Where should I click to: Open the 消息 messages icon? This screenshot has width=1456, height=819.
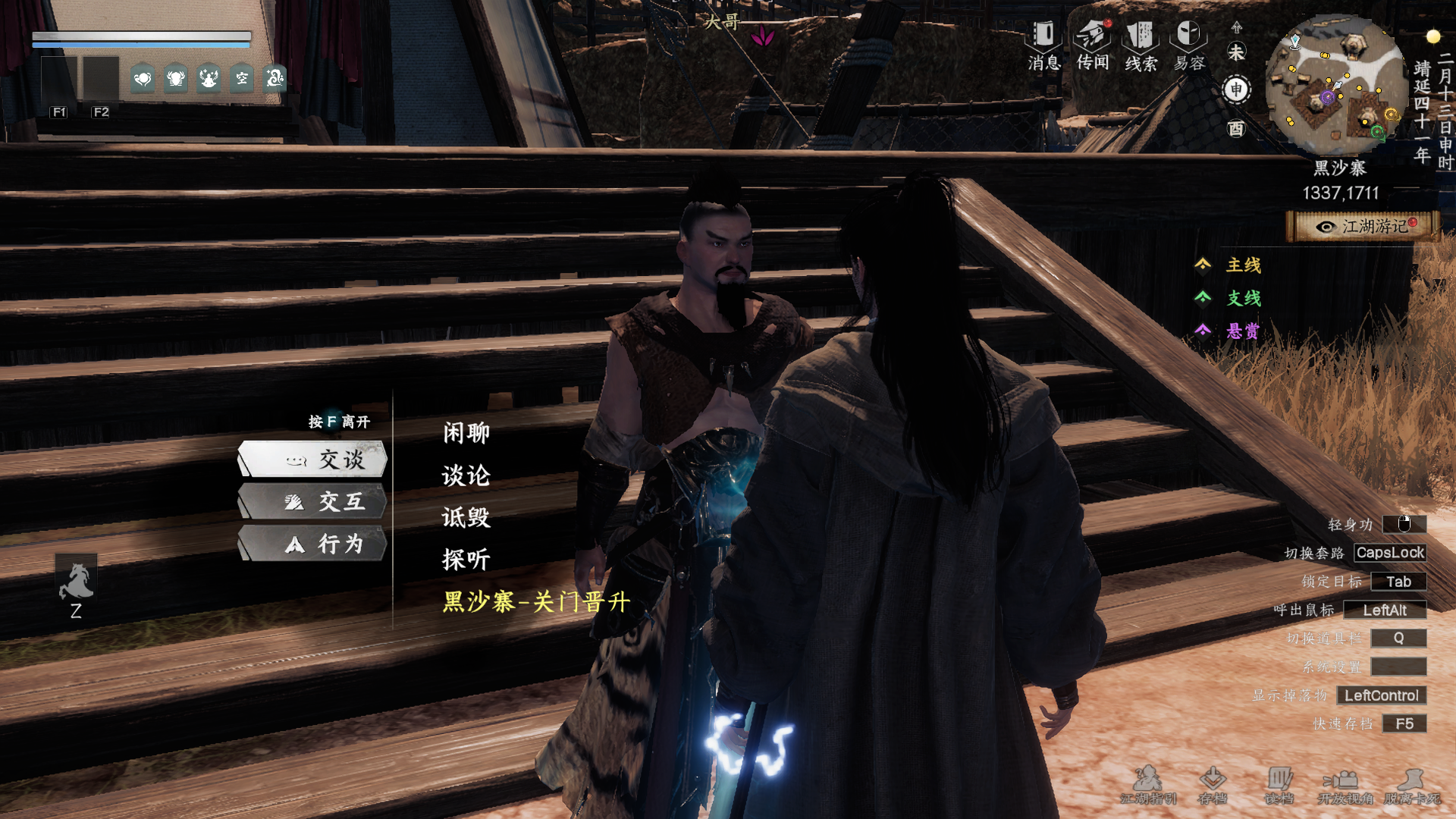(x=1043, y=45)
